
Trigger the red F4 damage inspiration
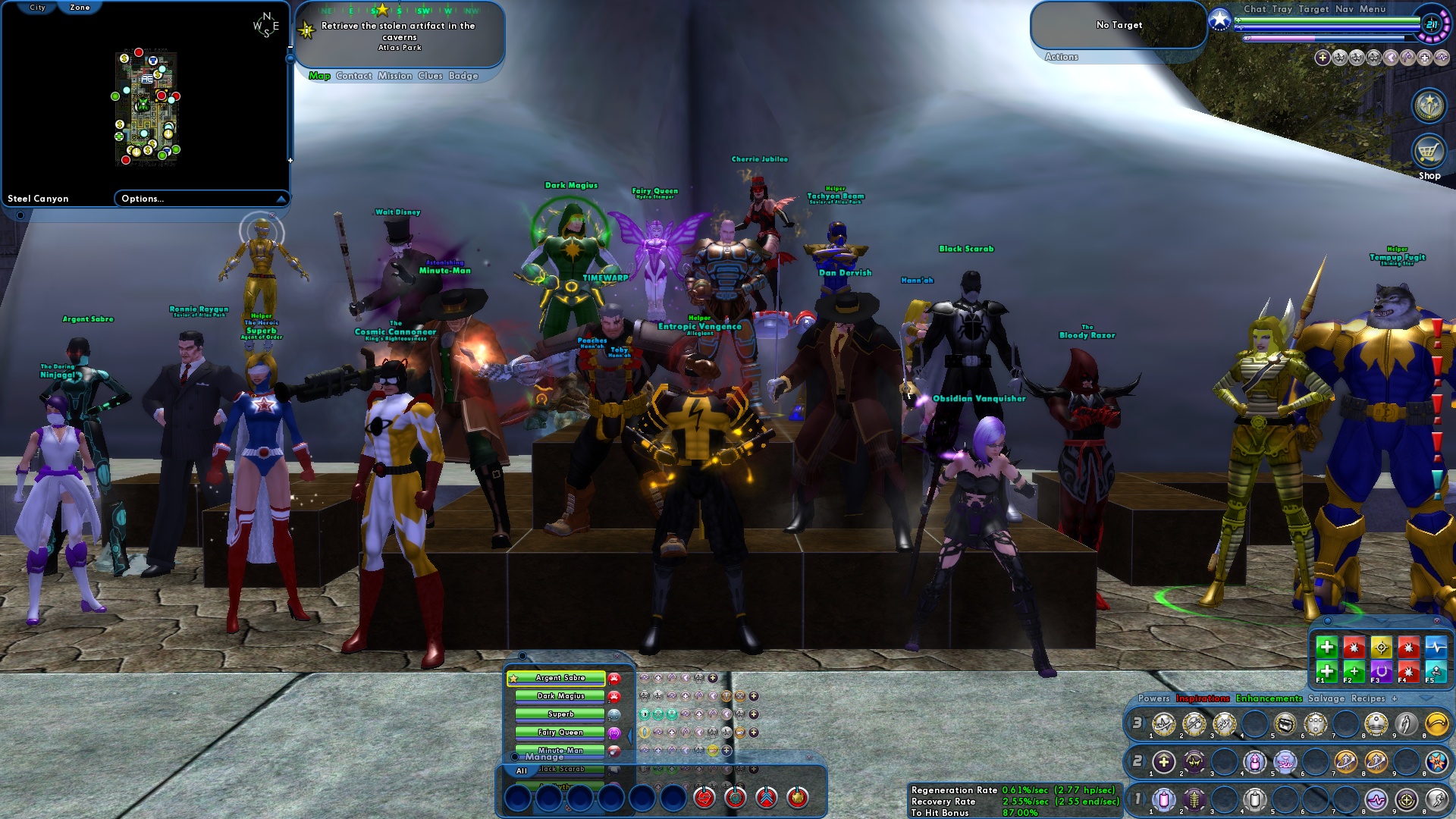tap(1409, 671)
